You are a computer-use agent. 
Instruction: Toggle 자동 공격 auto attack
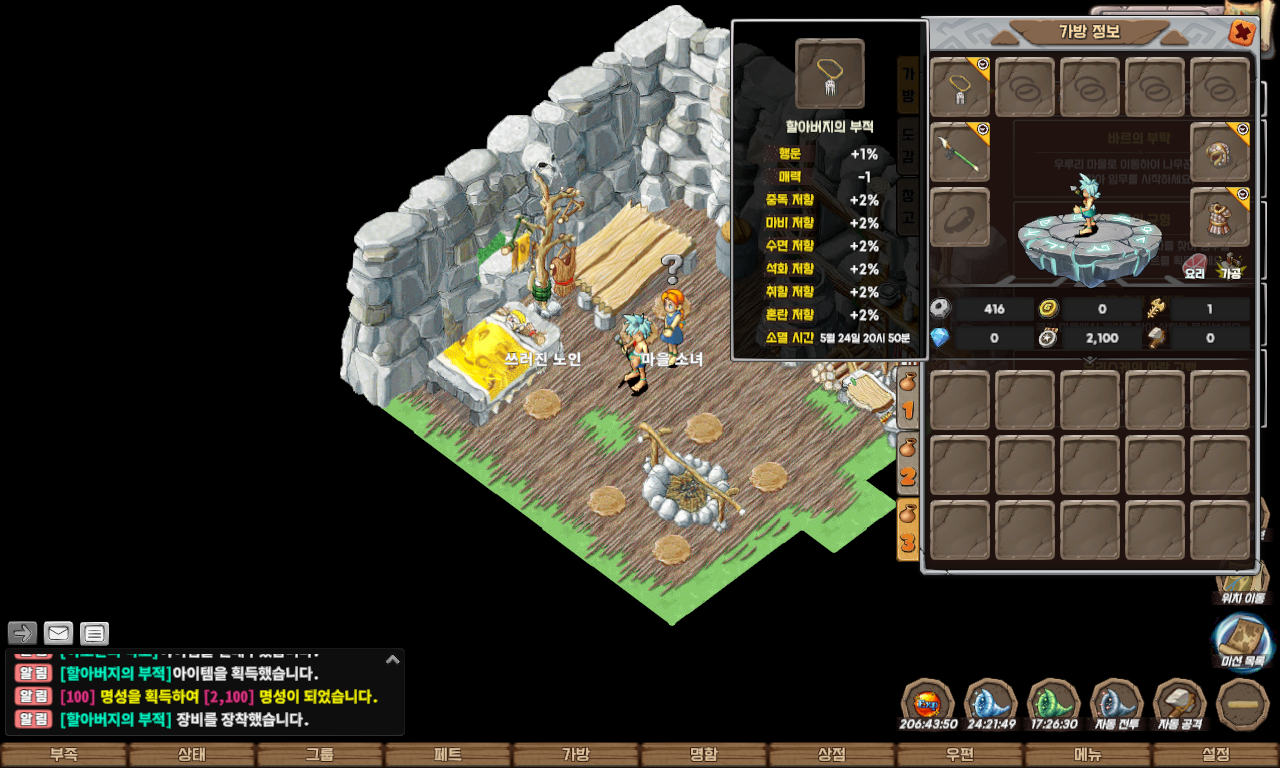tap(1179, 704)
